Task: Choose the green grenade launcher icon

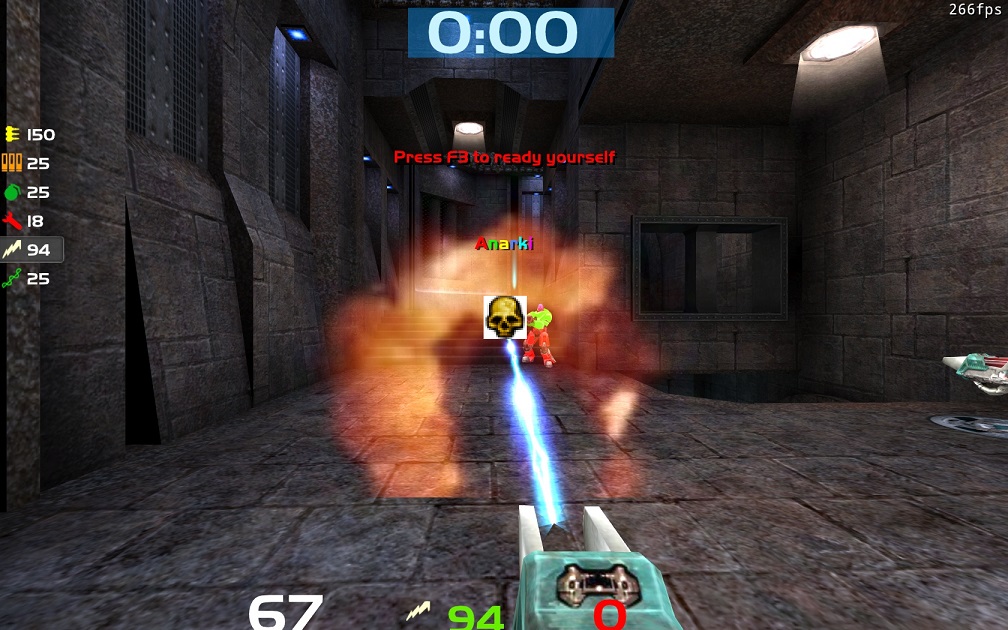Action: [12, 192]
